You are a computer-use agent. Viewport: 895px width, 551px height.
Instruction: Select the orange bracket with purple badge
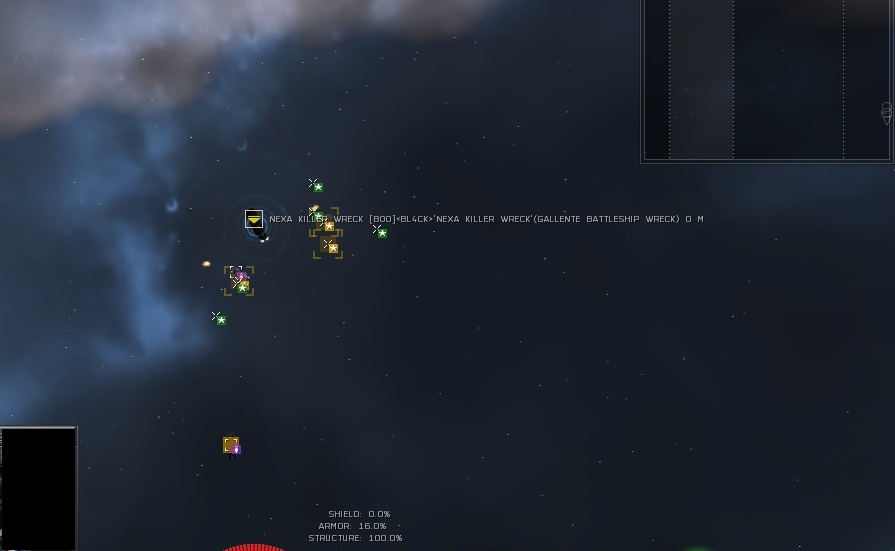pos(231,445)
